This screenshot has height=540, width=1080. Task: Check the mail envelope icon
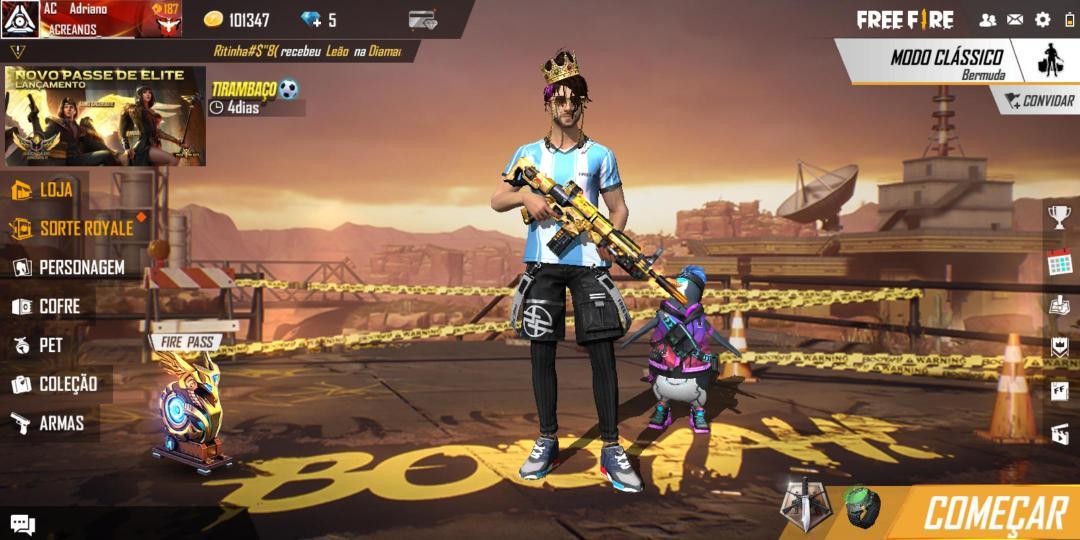[x=1015, y=19]
